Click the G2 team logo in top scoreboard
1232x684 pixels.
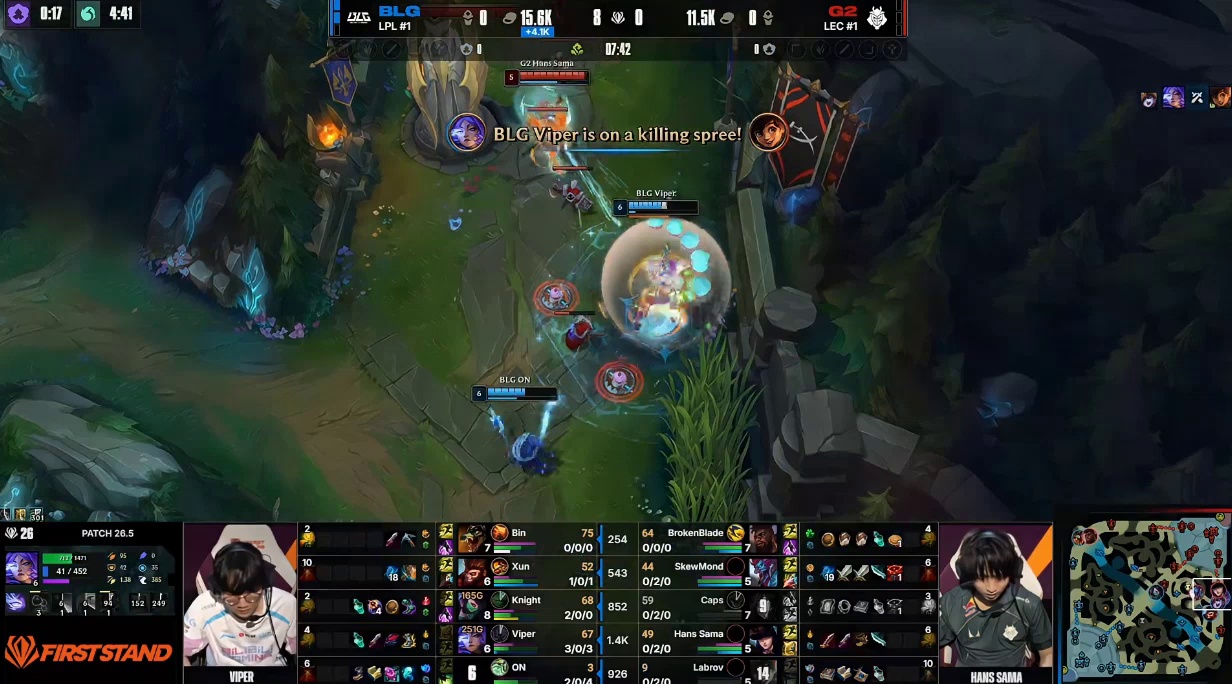pos(876,18)
